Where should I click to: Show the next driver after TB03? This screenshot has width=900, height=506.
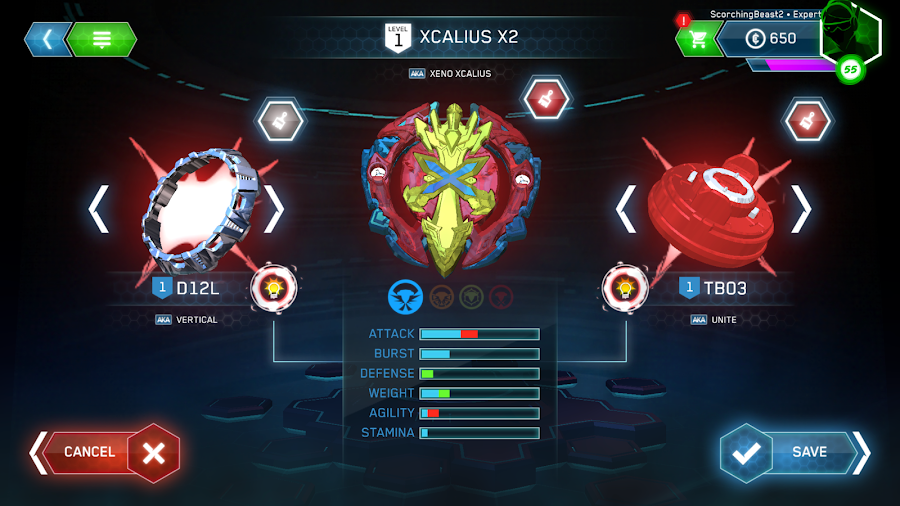coord(801,209)
